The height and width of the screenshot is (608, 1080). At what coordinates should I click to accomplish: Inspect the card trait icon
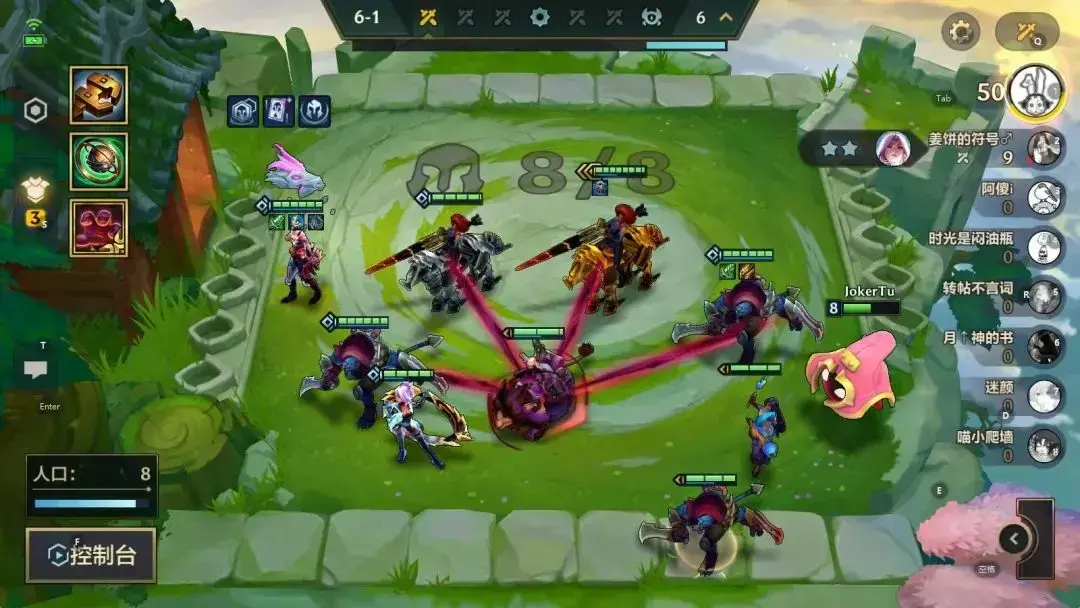[x=278, y=111]
